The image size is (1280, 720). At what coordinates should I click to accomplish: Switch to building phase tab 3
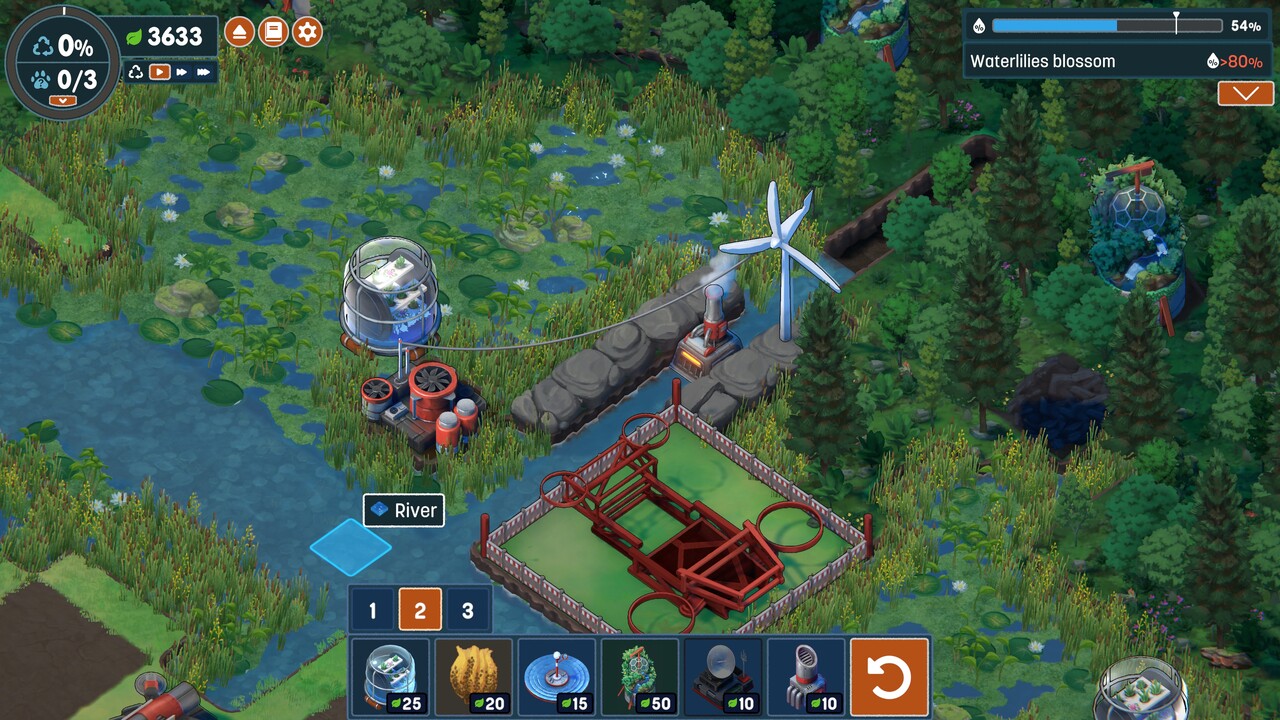(467, 611)
